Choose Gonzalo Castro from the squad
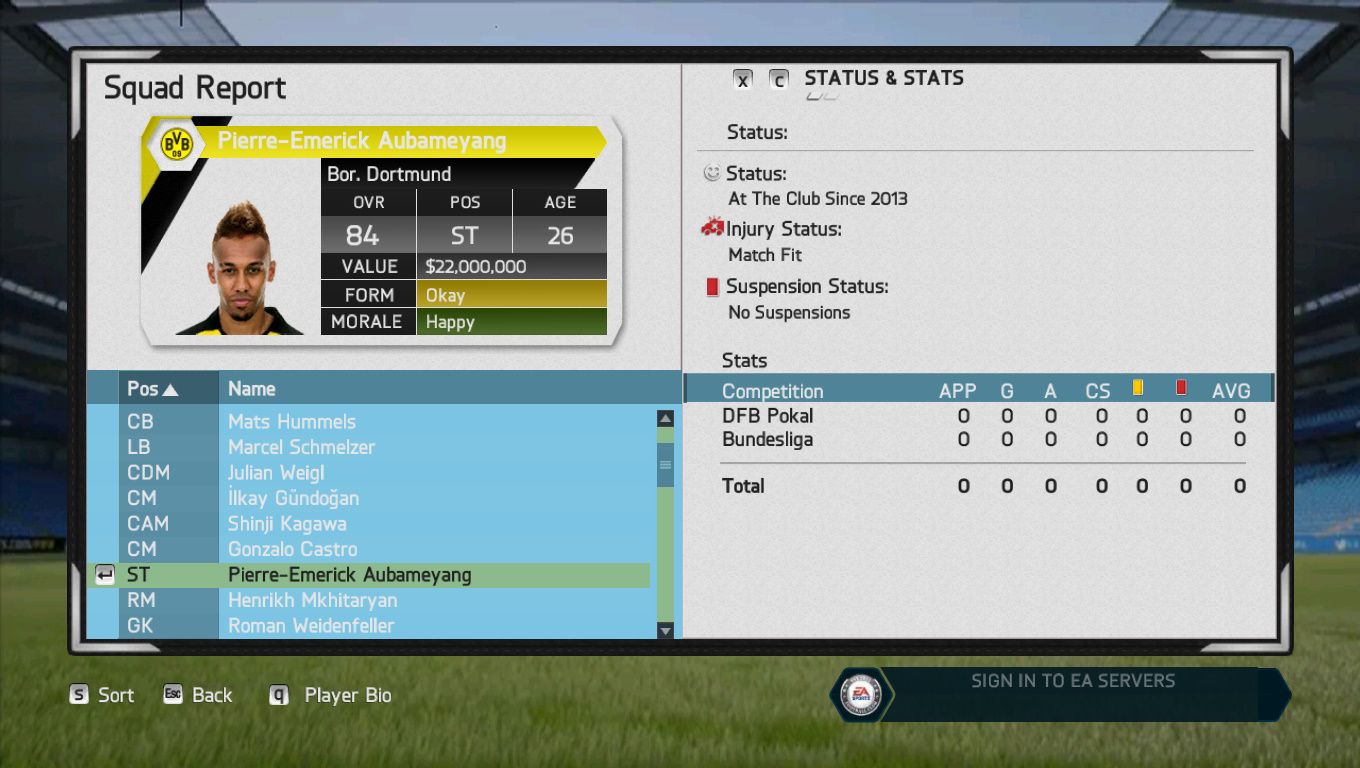 coord(292,549)
